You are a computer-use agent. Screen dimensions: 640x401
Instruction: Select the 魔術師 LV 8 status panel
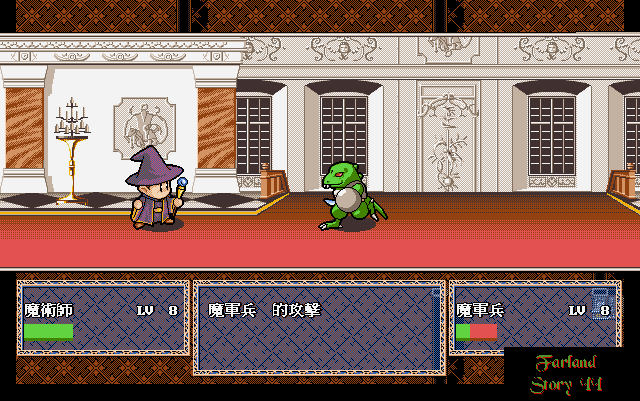coord(102,318)
